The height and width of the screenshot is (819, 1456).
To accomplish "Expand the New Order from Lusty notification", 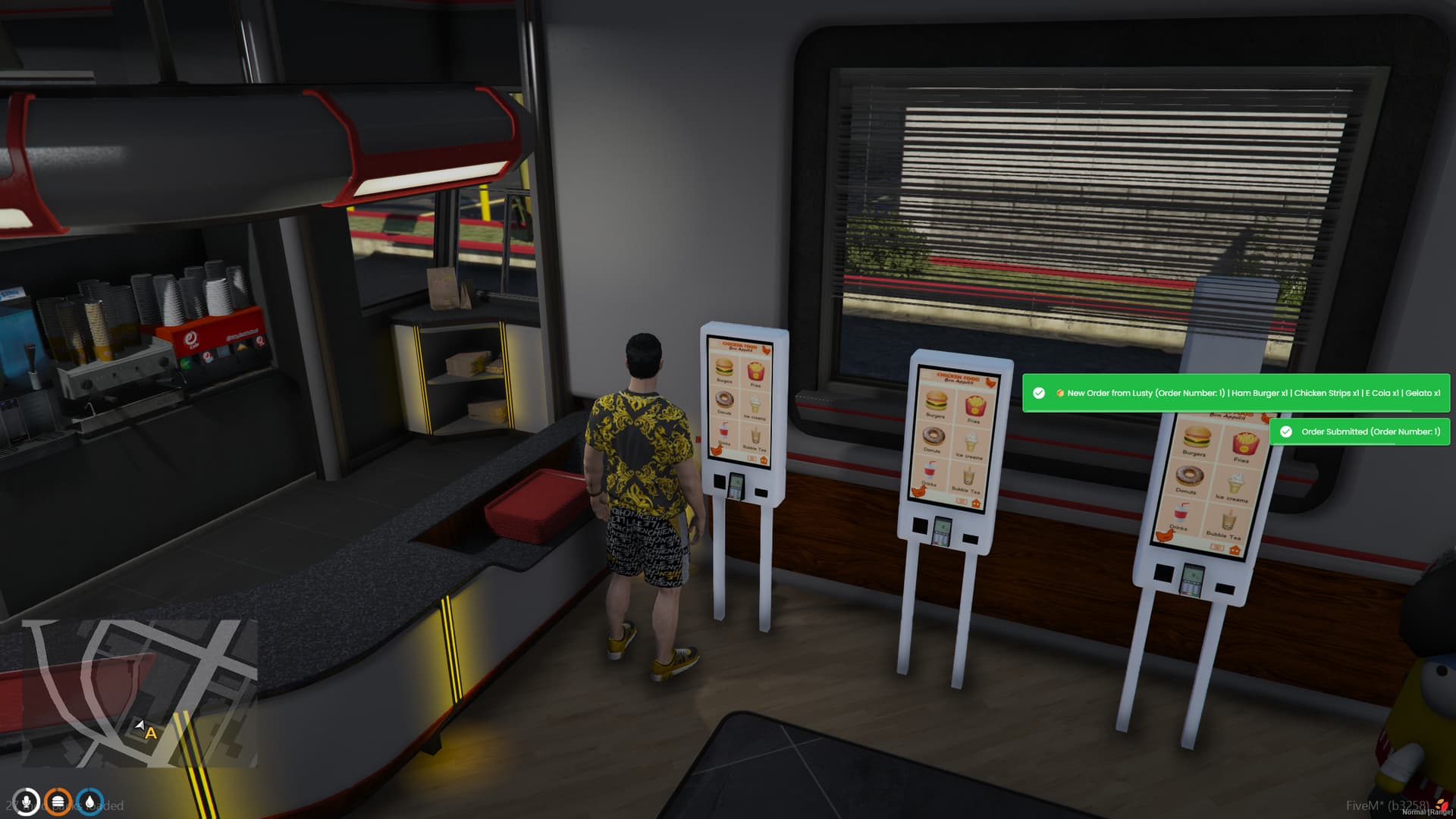I will pos(1236,393).
